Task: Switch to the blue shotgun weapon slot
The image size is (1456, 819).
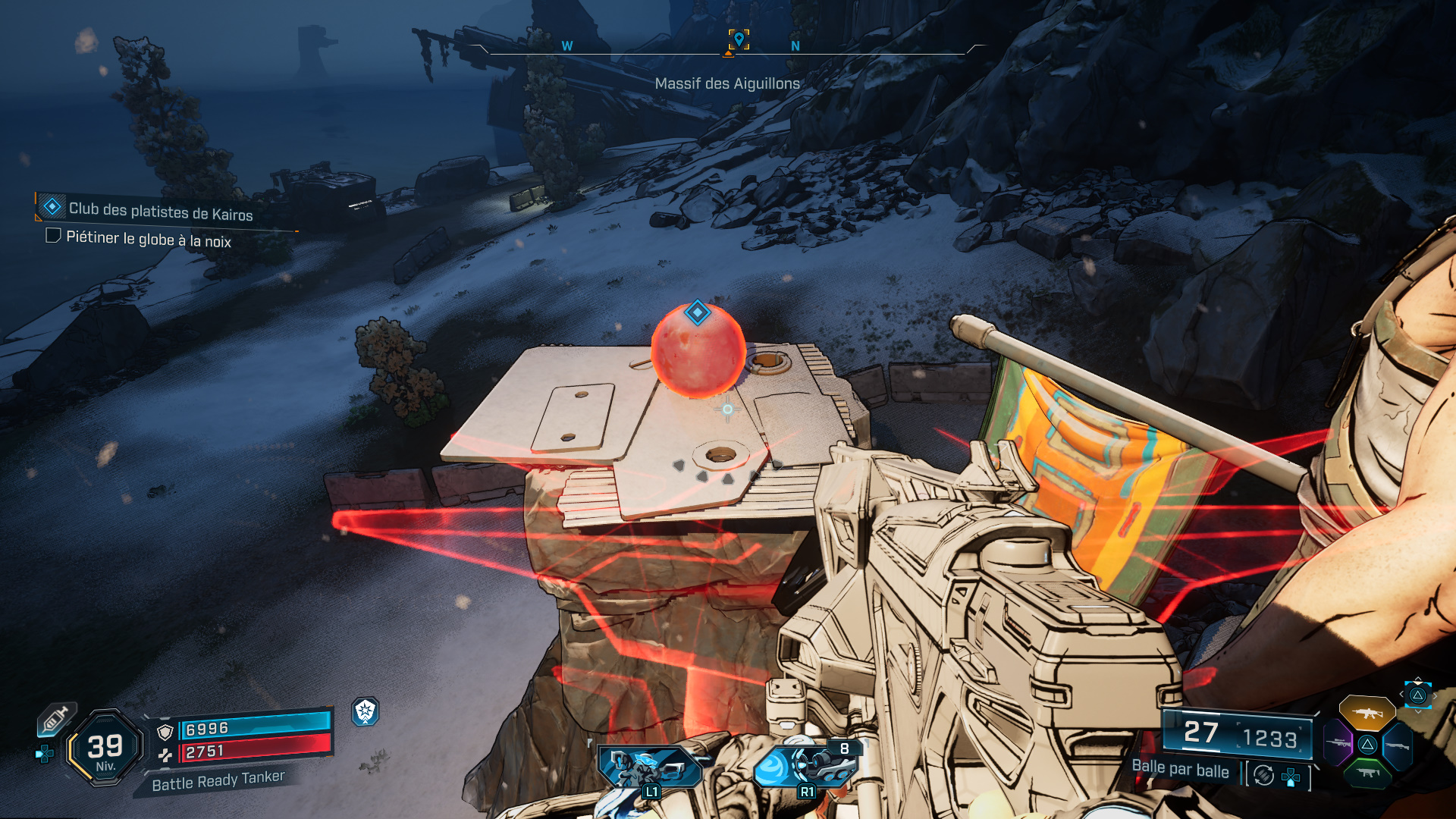Action: [x=1397, y=745]
